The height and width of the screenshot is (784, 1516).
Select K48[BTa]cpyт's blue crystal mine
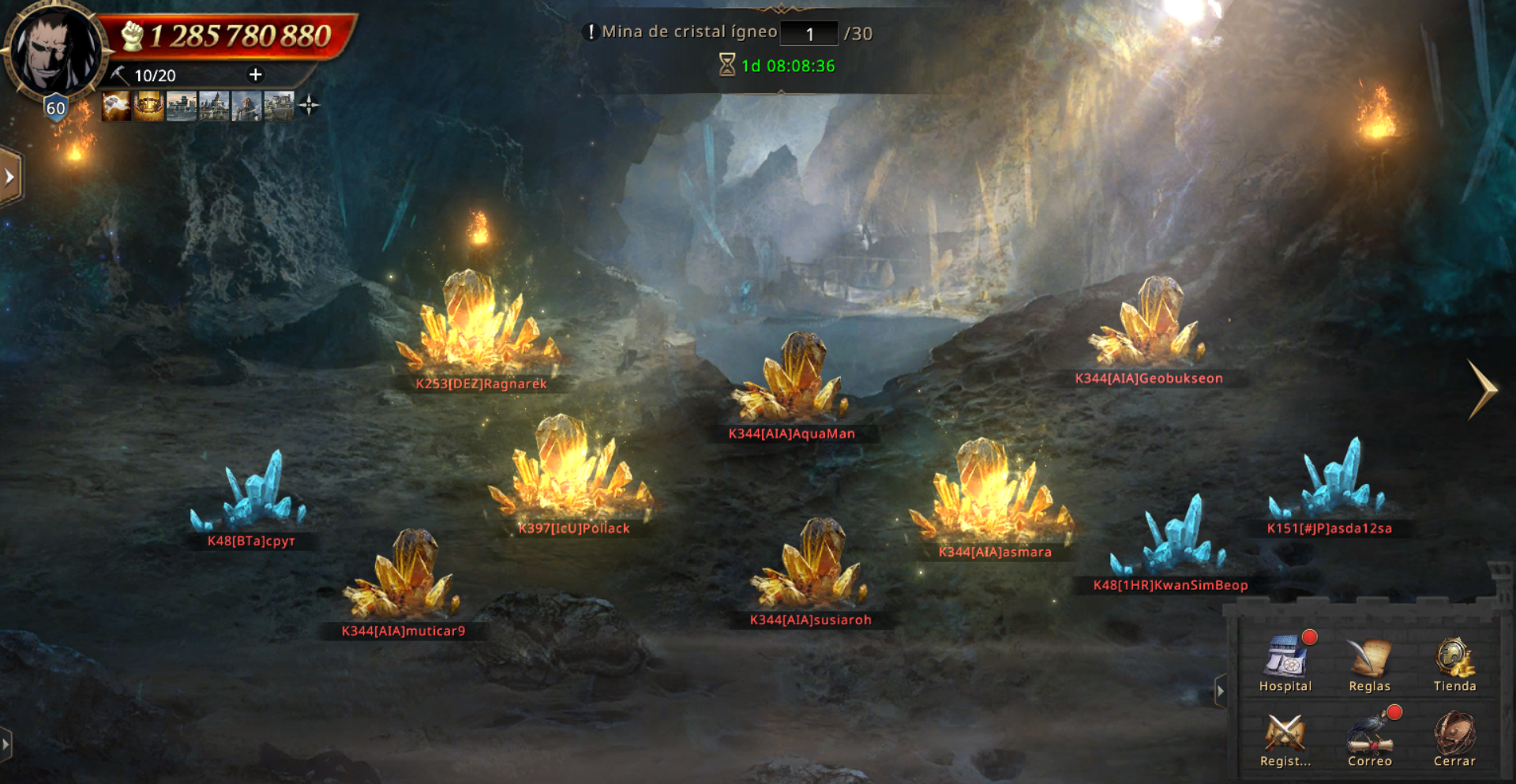coord(250,493)
